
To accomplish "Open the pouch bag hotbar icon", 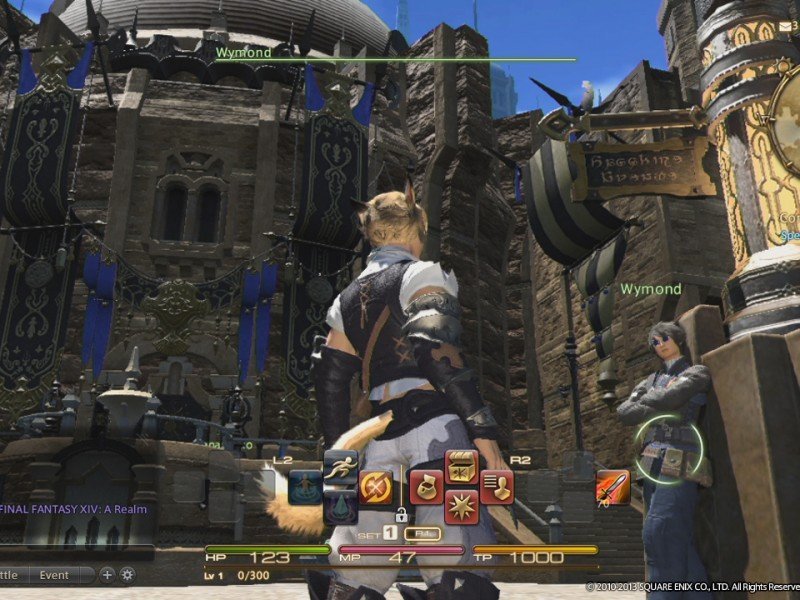I will [x=426, y=487].
